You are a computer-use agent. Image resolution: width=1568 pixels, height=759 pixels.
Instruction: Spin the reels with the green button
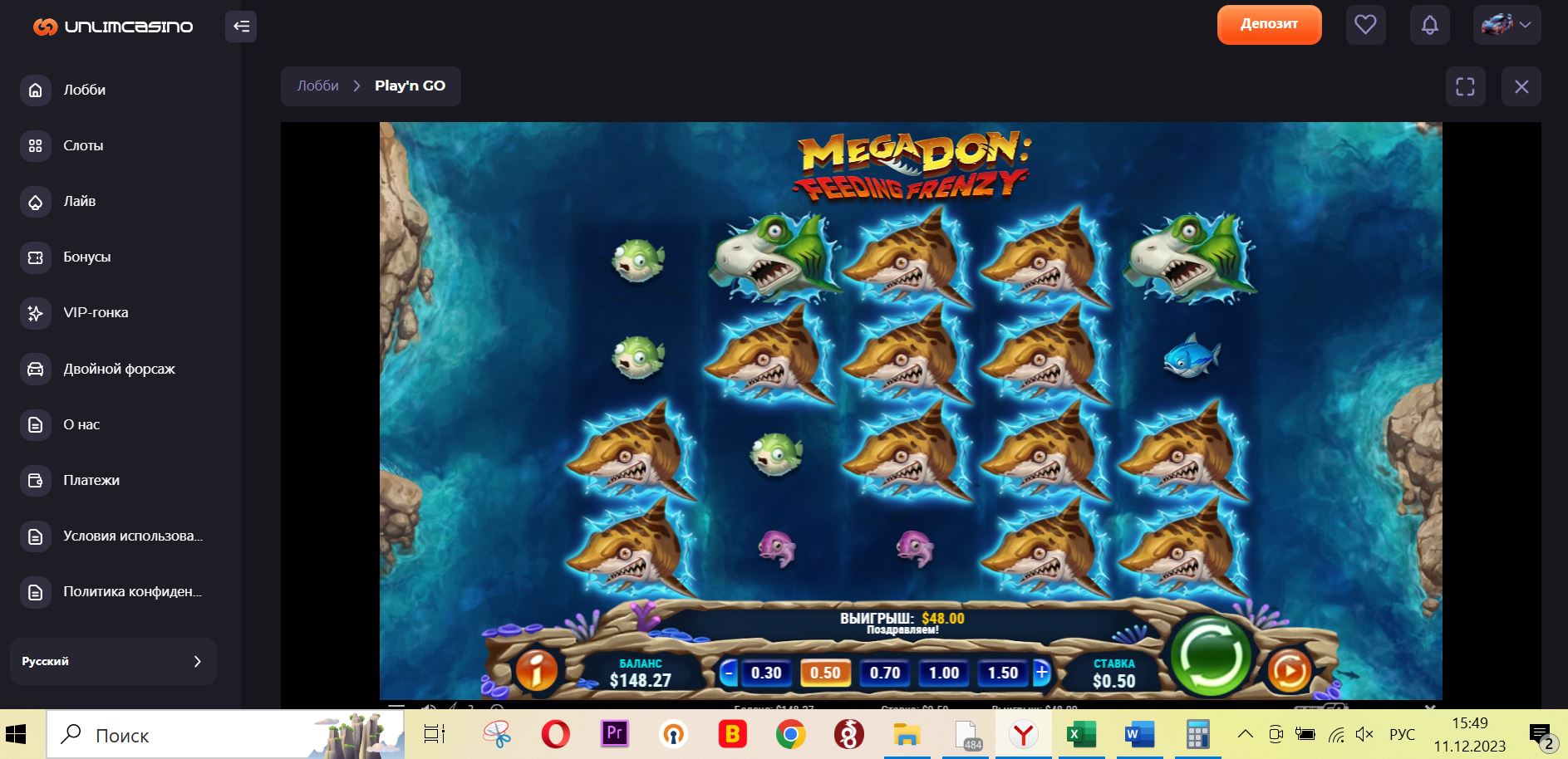1210,655
